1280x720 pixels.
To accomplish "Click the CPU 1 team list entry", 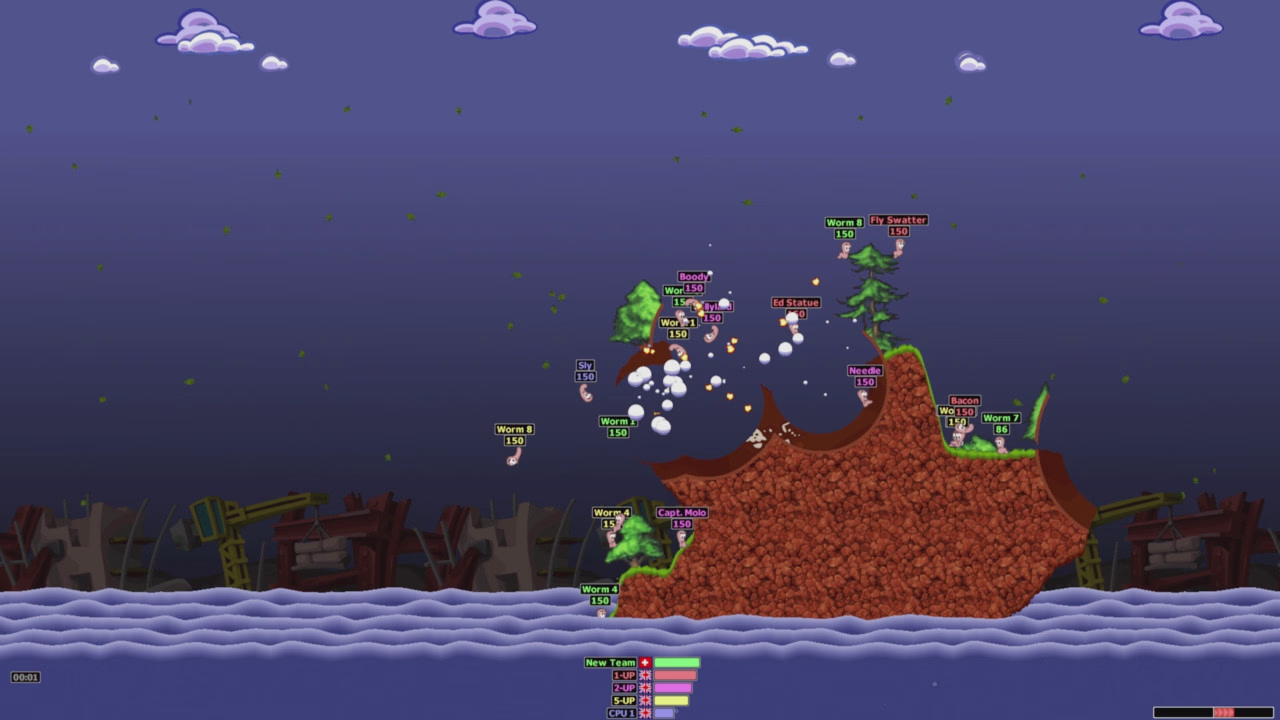I will pos(624,712).
